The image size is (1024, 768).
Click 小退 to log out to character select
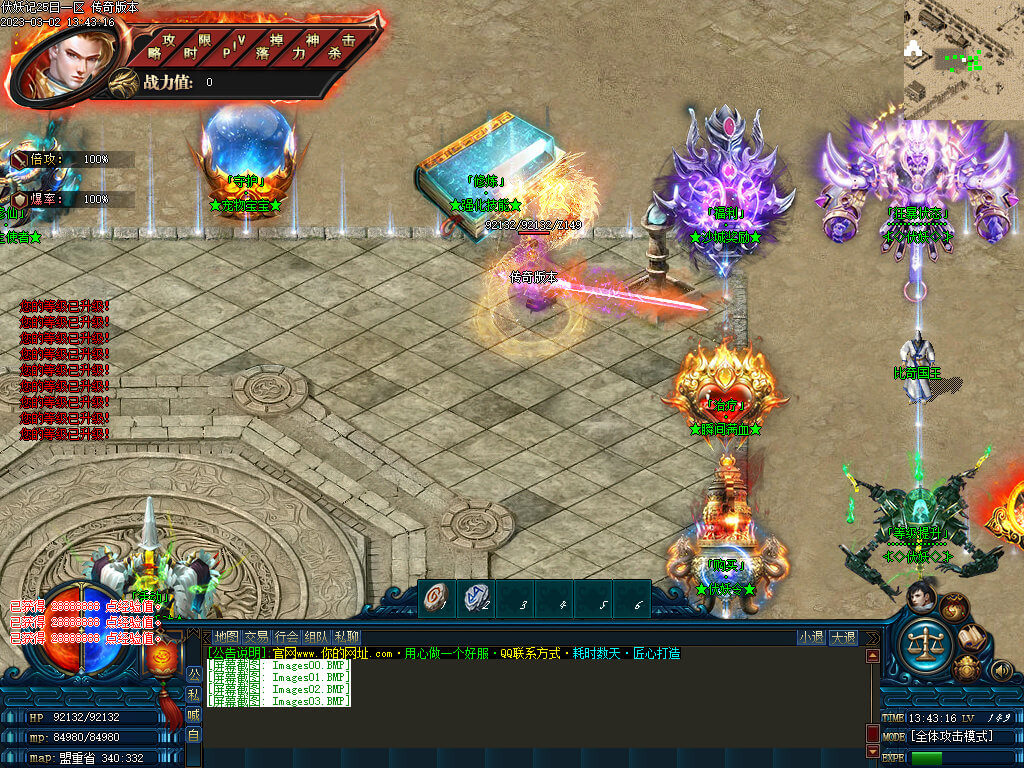pyautogui.click(x=811, y=637)
